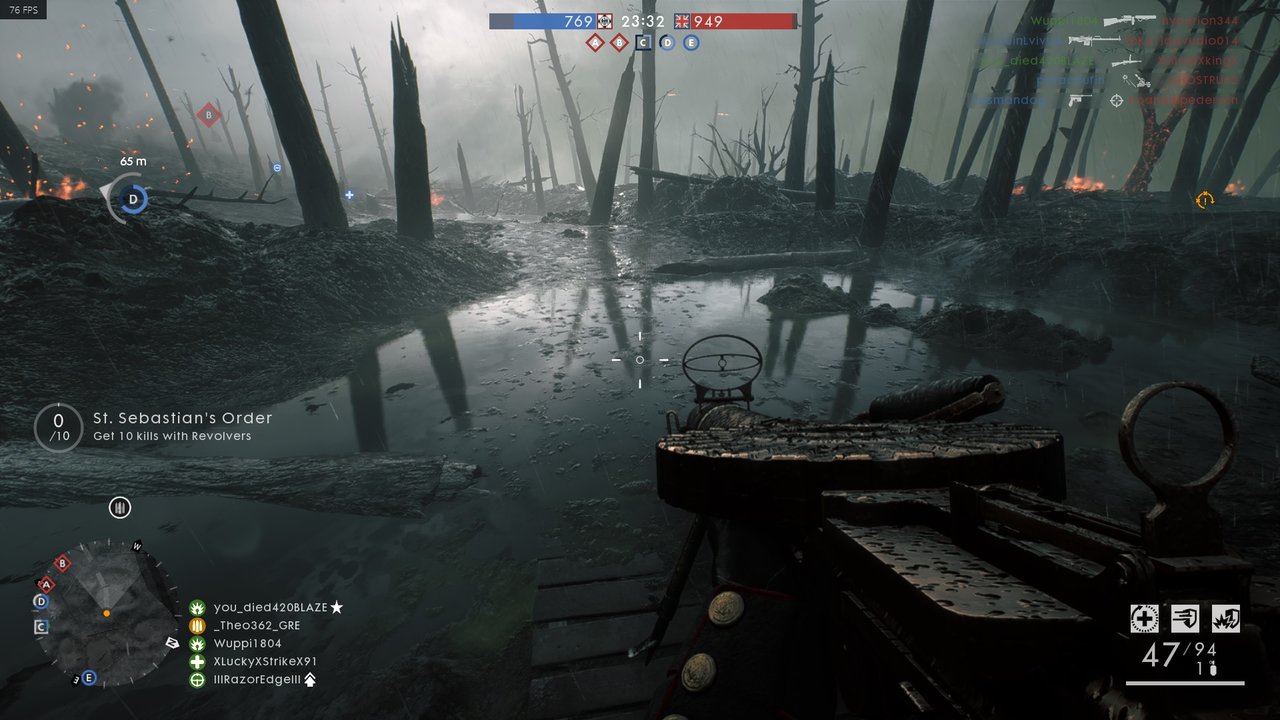Click the ammo bullets icon above minimap

[x=120, y=508]
